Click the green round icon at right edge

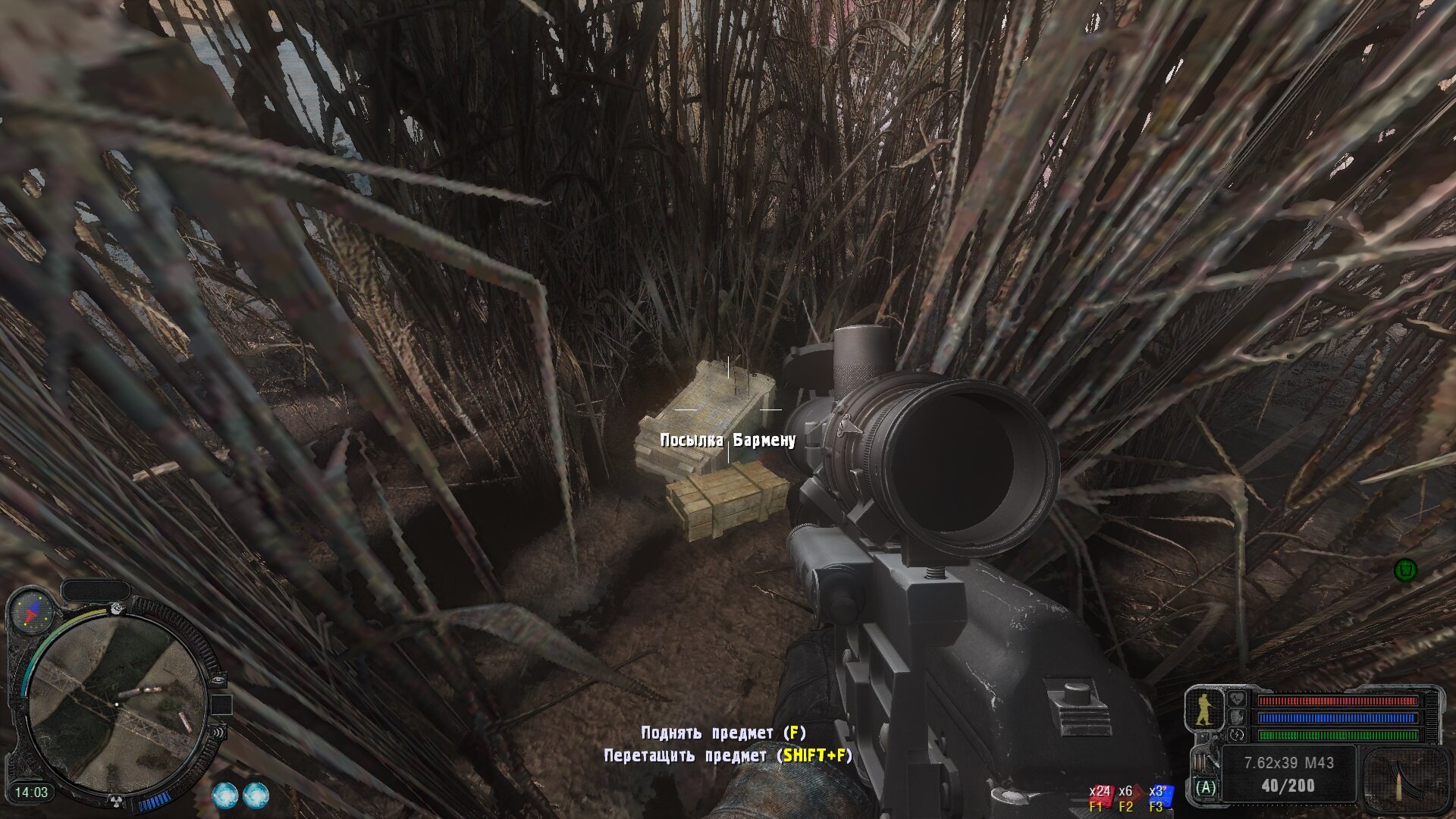(1406, 570)
